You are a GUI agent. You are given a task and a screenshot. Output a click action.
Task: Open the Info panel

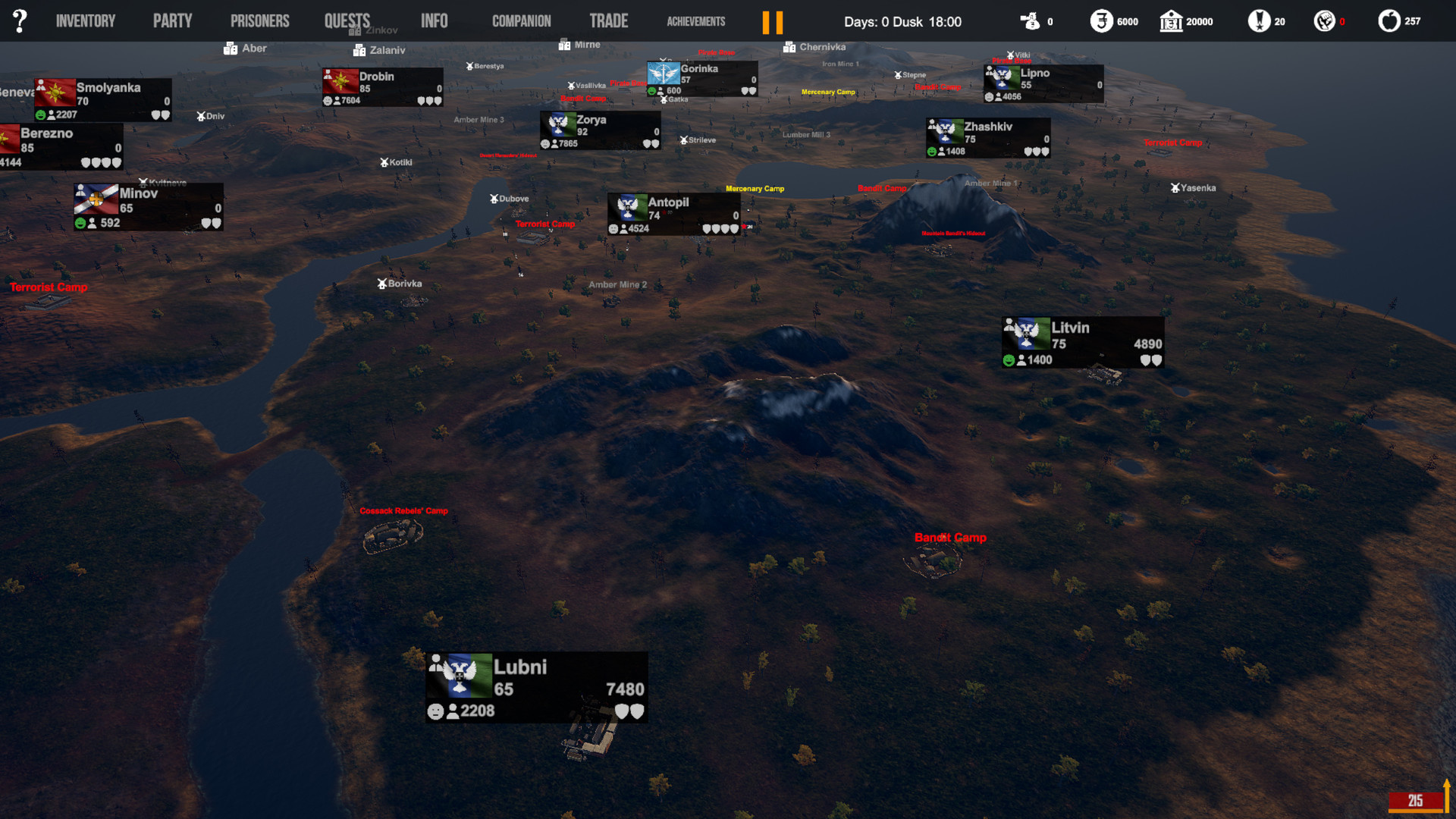tap(434, 21)
